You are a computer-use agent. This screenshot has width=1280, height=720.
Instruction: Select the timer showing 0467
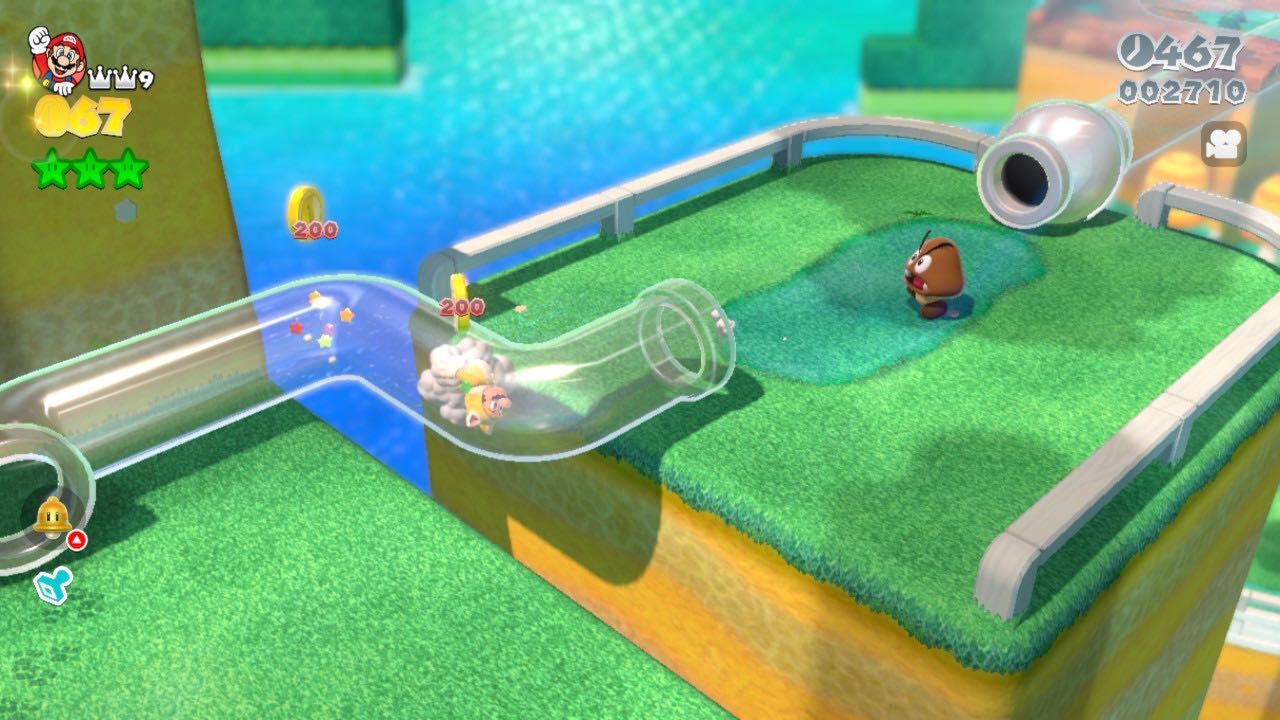tap(1177, 52)
